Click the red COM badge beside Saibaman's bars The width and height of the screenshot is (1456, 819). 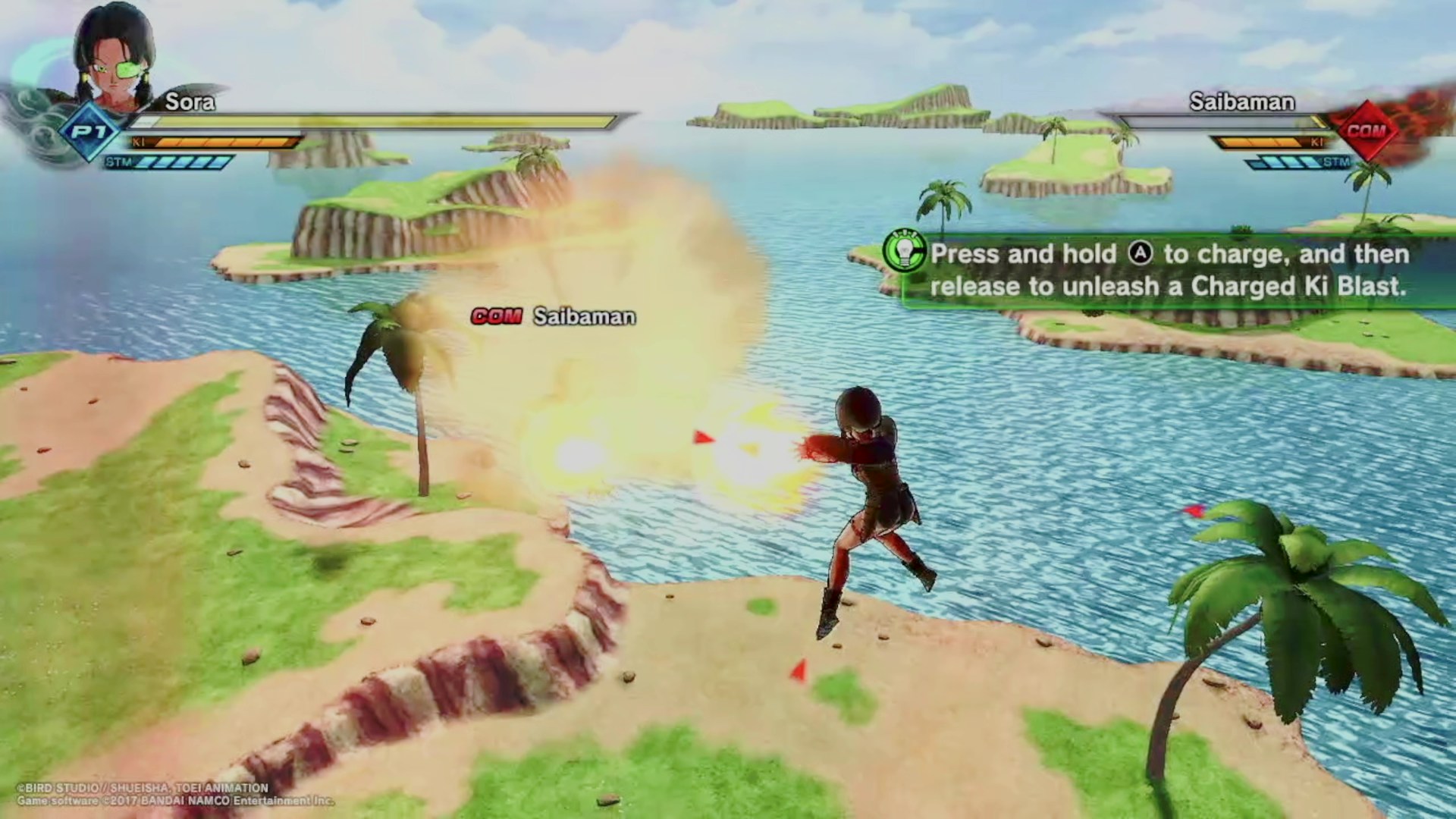coord(1367,130)
